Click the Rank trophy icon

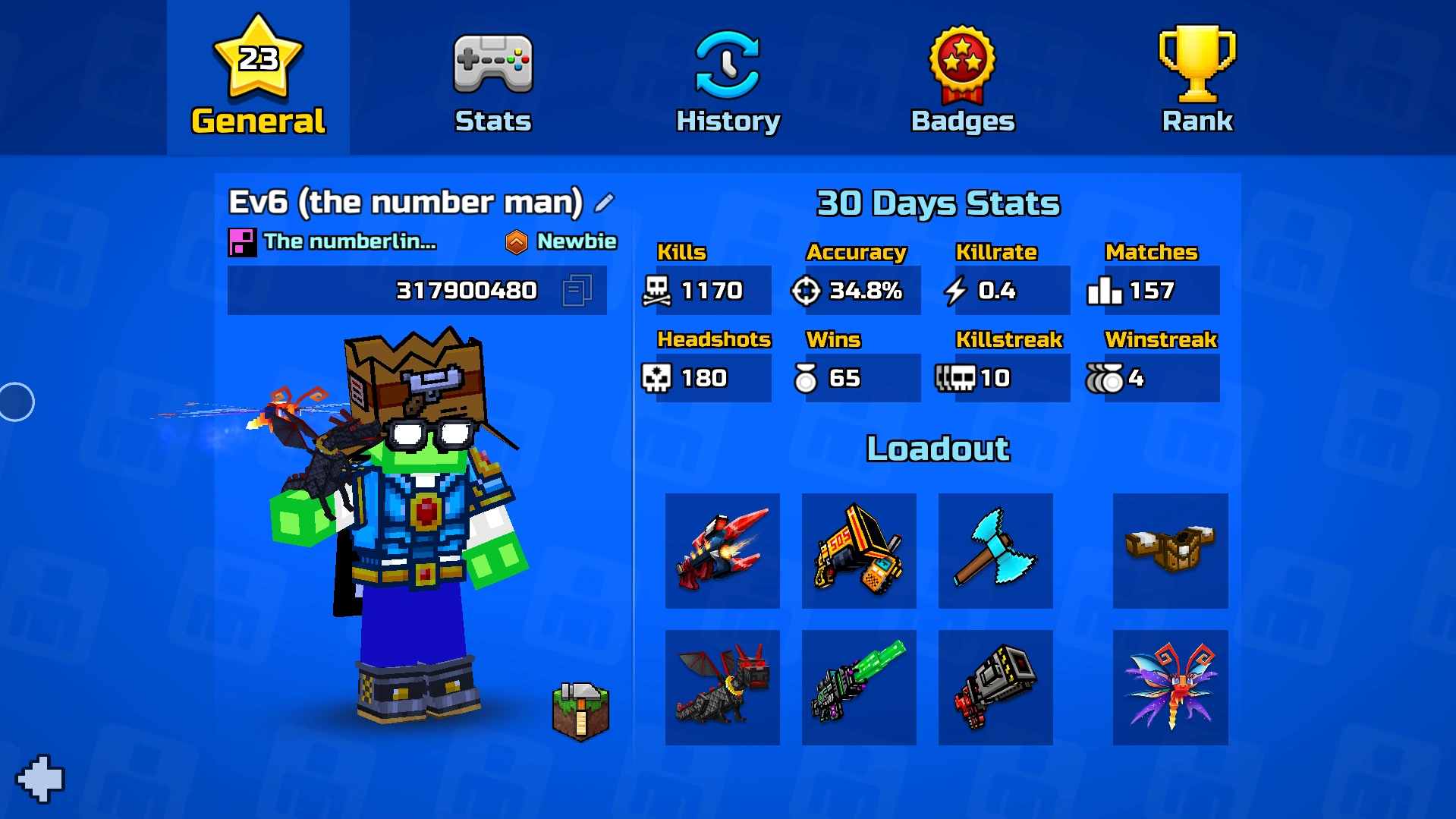[x=1197, y=62]
